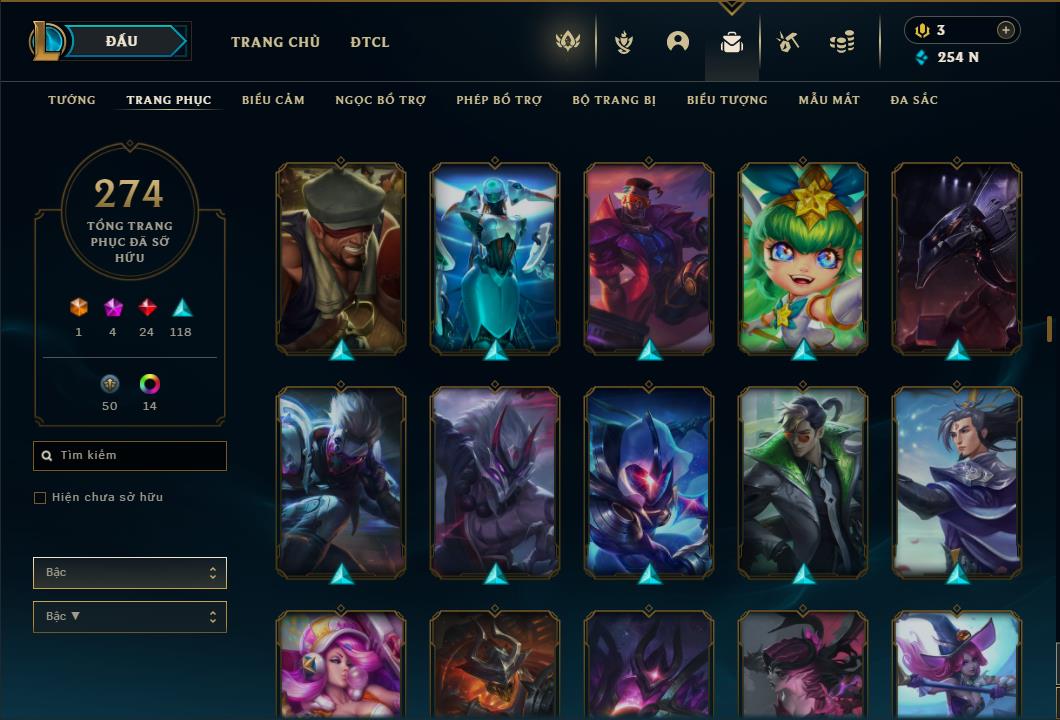Select the green-haired star girl skin
Image resolution: width=1060 pixels, height=720 pixels.
(803, 258)
